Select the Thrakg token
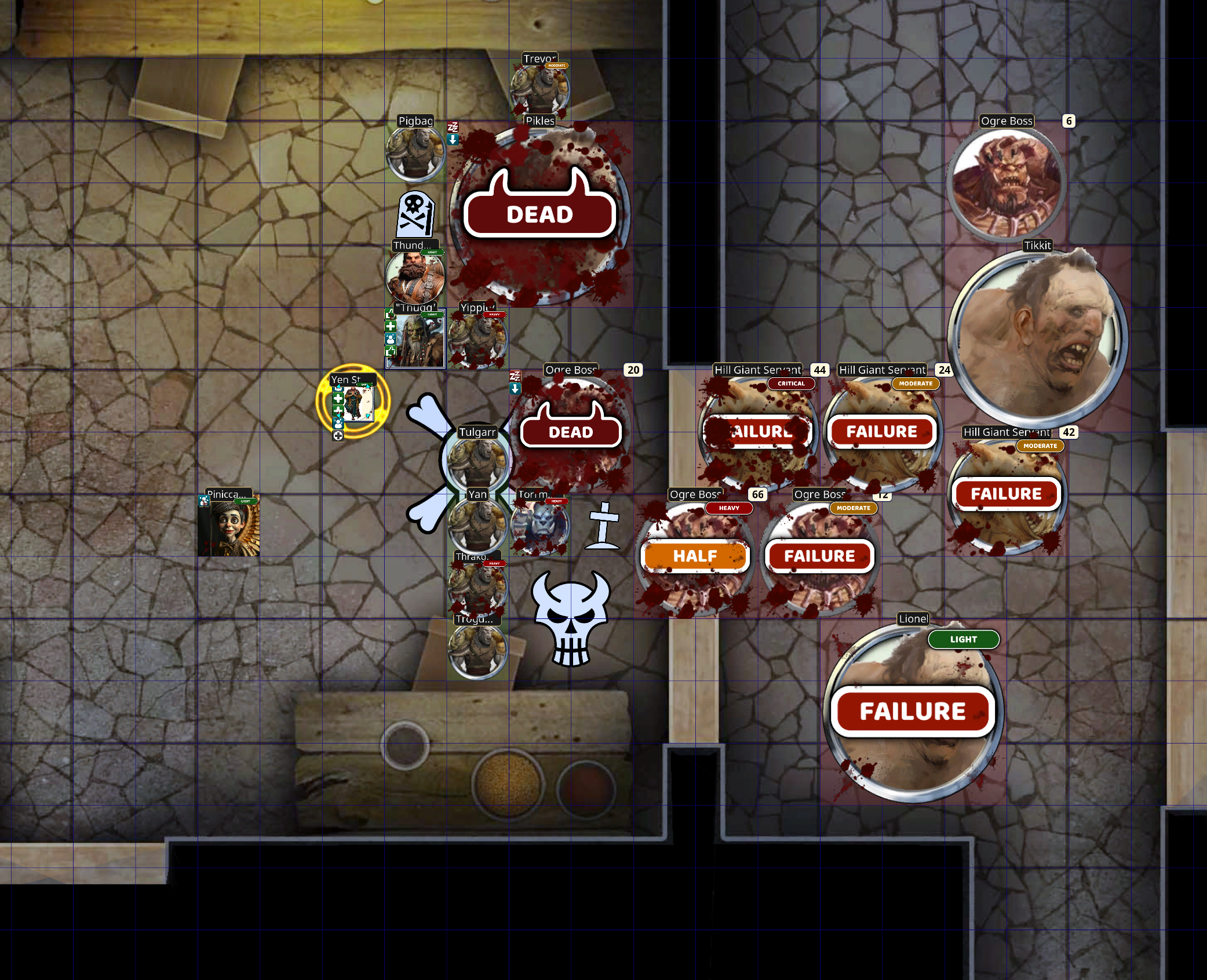The image size is (1207, 980). 477,587
